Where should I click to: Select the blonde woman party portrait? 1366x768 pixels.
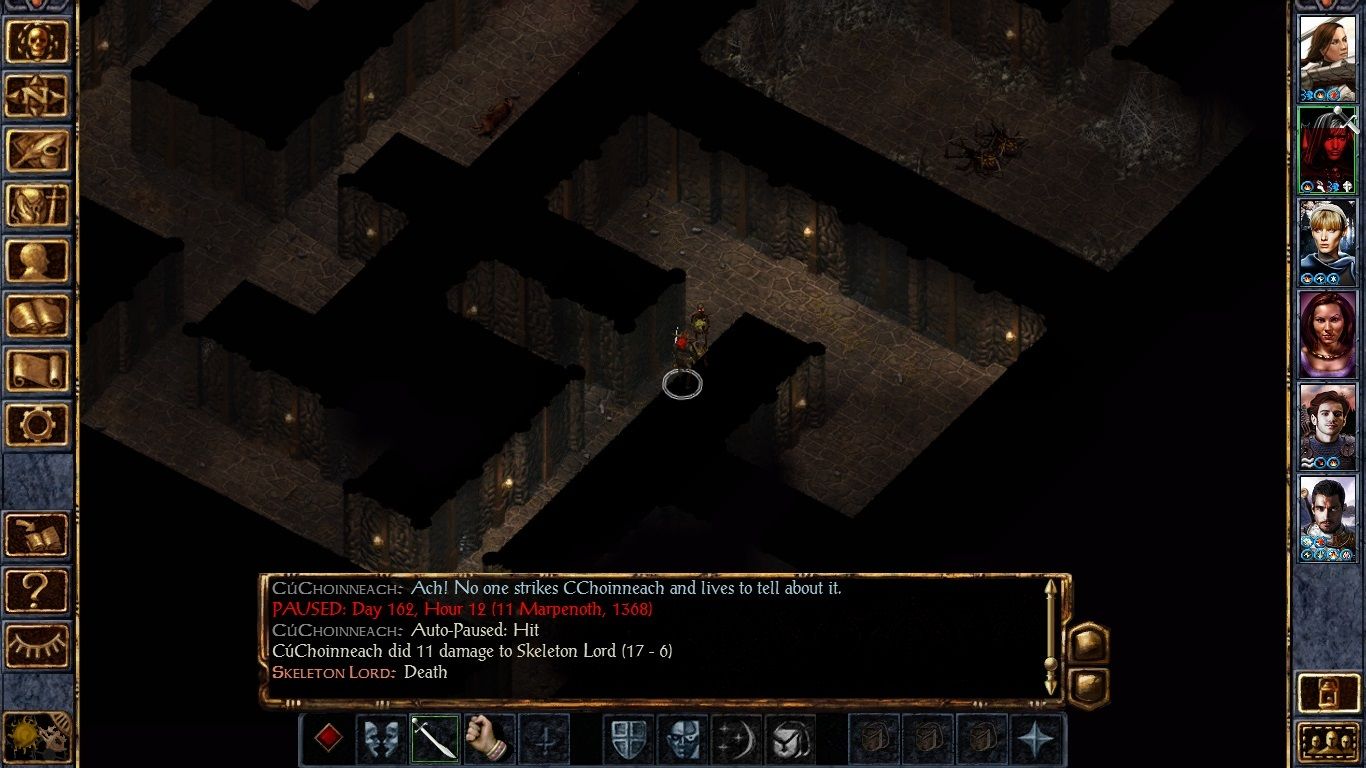(x=1327, y=242)
